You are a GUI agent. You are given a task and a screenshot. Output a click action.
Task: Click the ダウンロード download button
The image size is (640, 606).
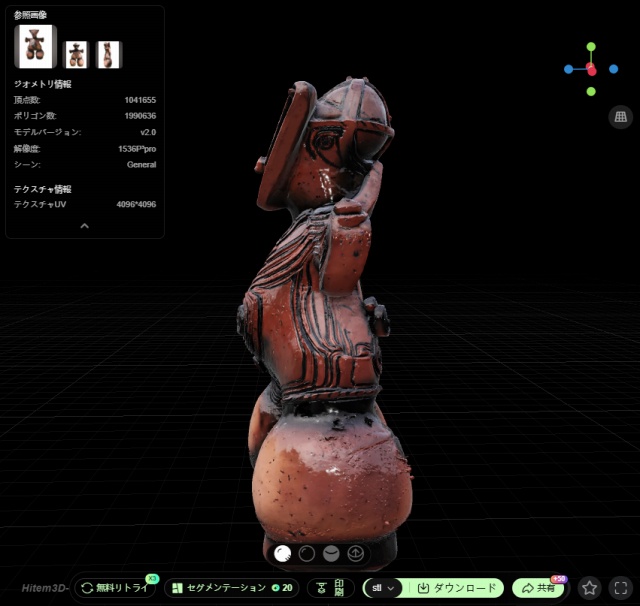point(456,588)
